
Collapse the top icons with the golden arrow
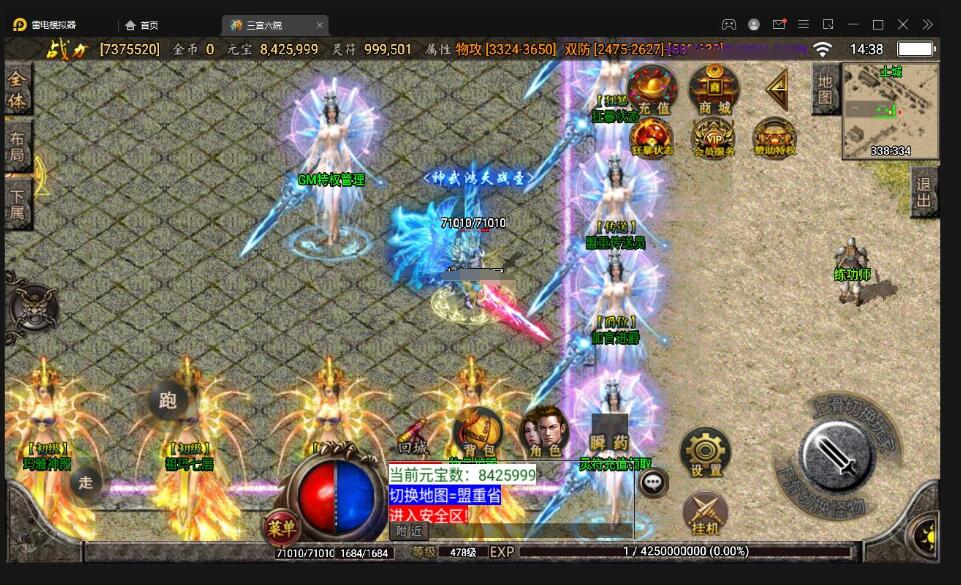click(x=776, y=90)
